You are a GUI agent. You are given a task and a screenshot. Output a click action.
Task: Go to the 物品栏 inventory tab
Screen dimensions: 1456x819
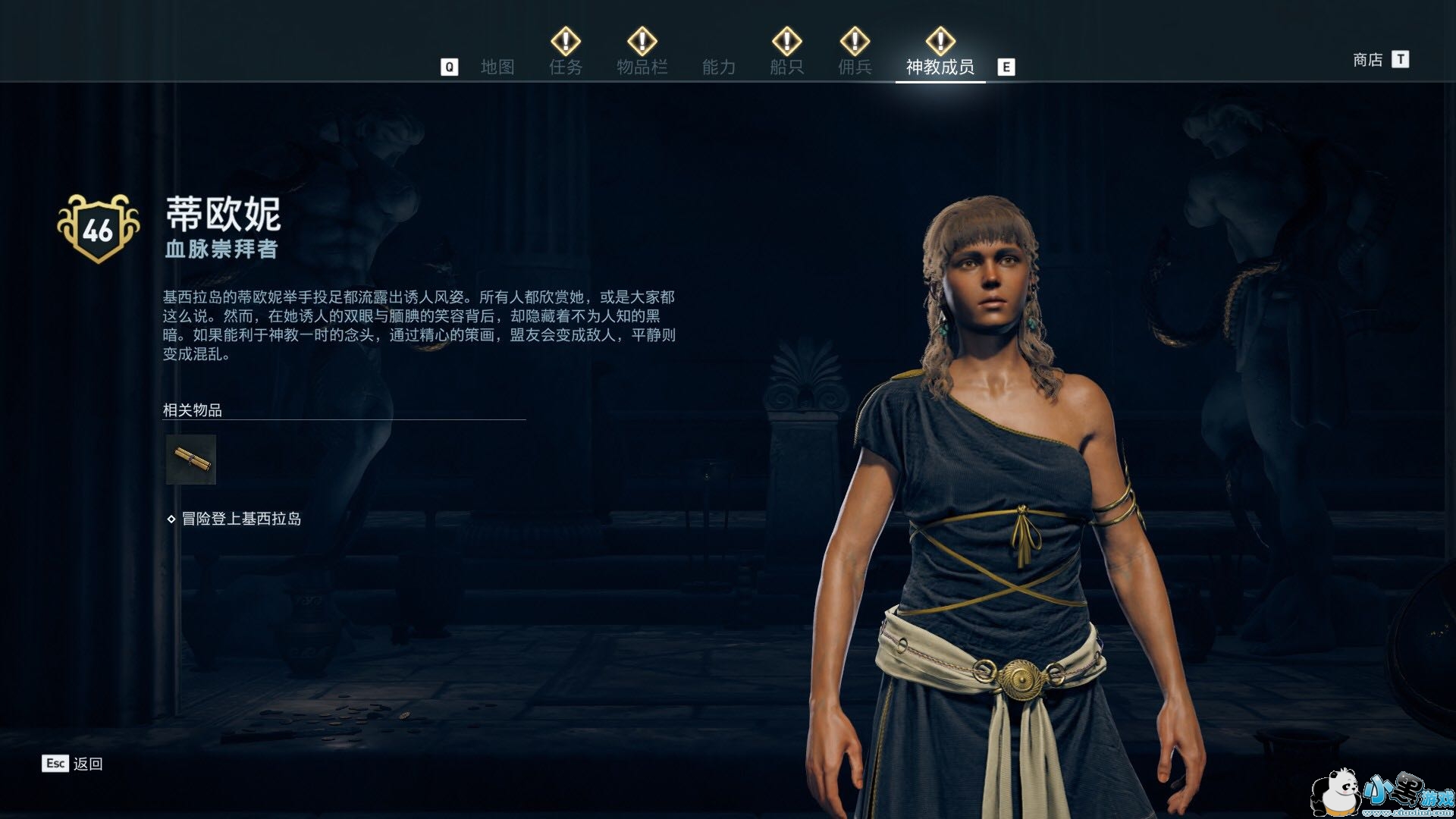[x=642, y=67]
